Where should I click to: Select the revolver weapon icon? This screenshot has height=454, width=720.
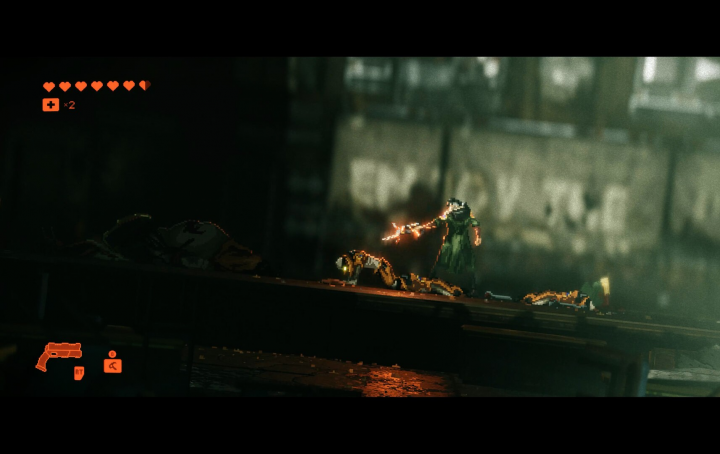[x=58, y=355]
